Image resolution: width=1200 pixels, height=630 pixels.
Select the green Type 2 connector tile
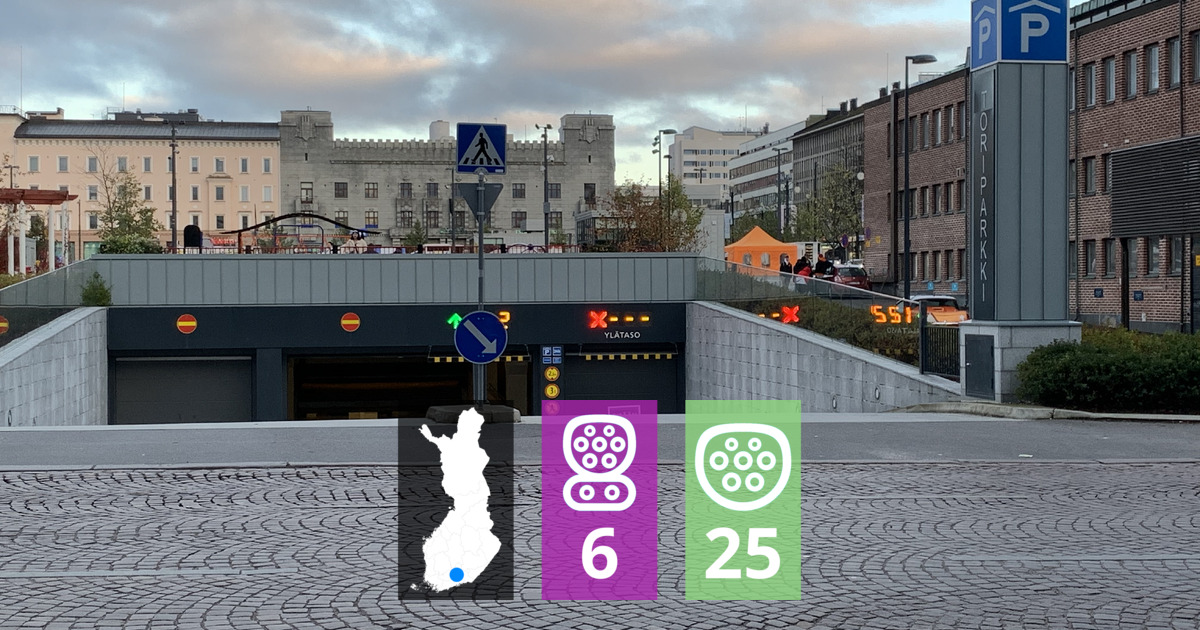coord(742,499)
